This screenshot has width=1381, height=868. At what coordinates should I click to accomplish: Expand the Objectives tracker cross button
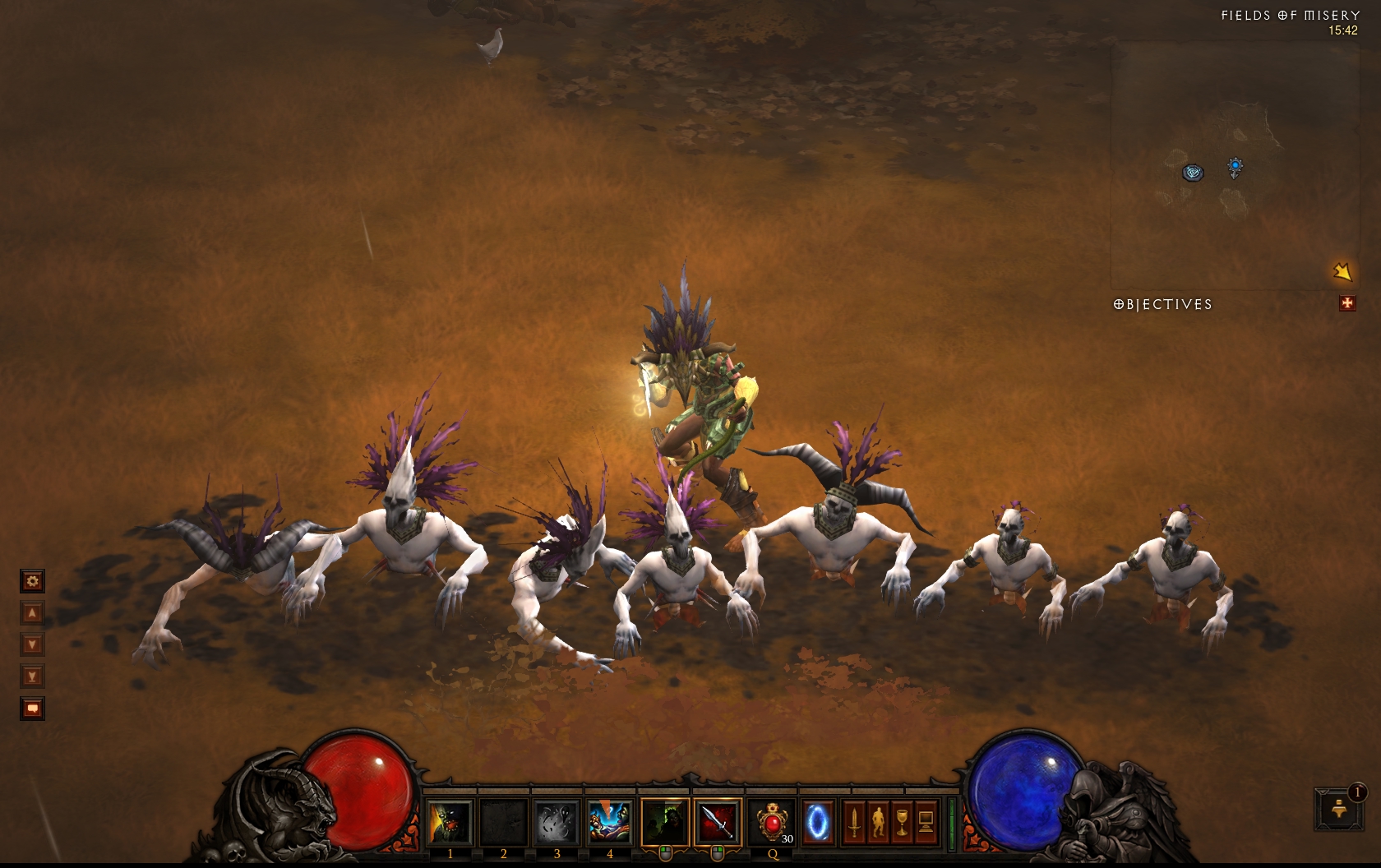tap(1346, 304)
